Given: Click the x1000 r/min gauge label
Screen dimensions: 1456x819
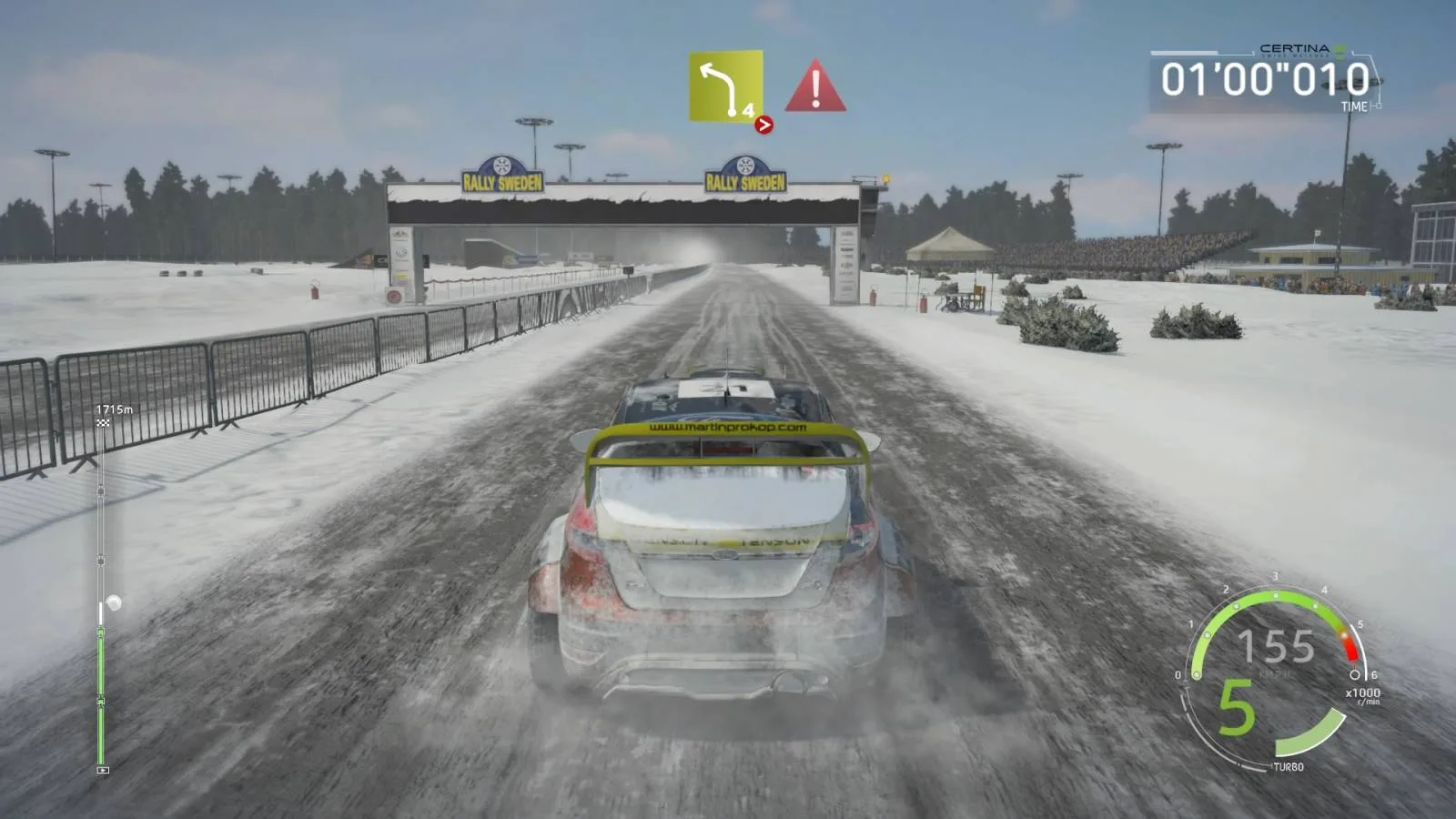Looking at the screenshot, I should point(1364,696).
